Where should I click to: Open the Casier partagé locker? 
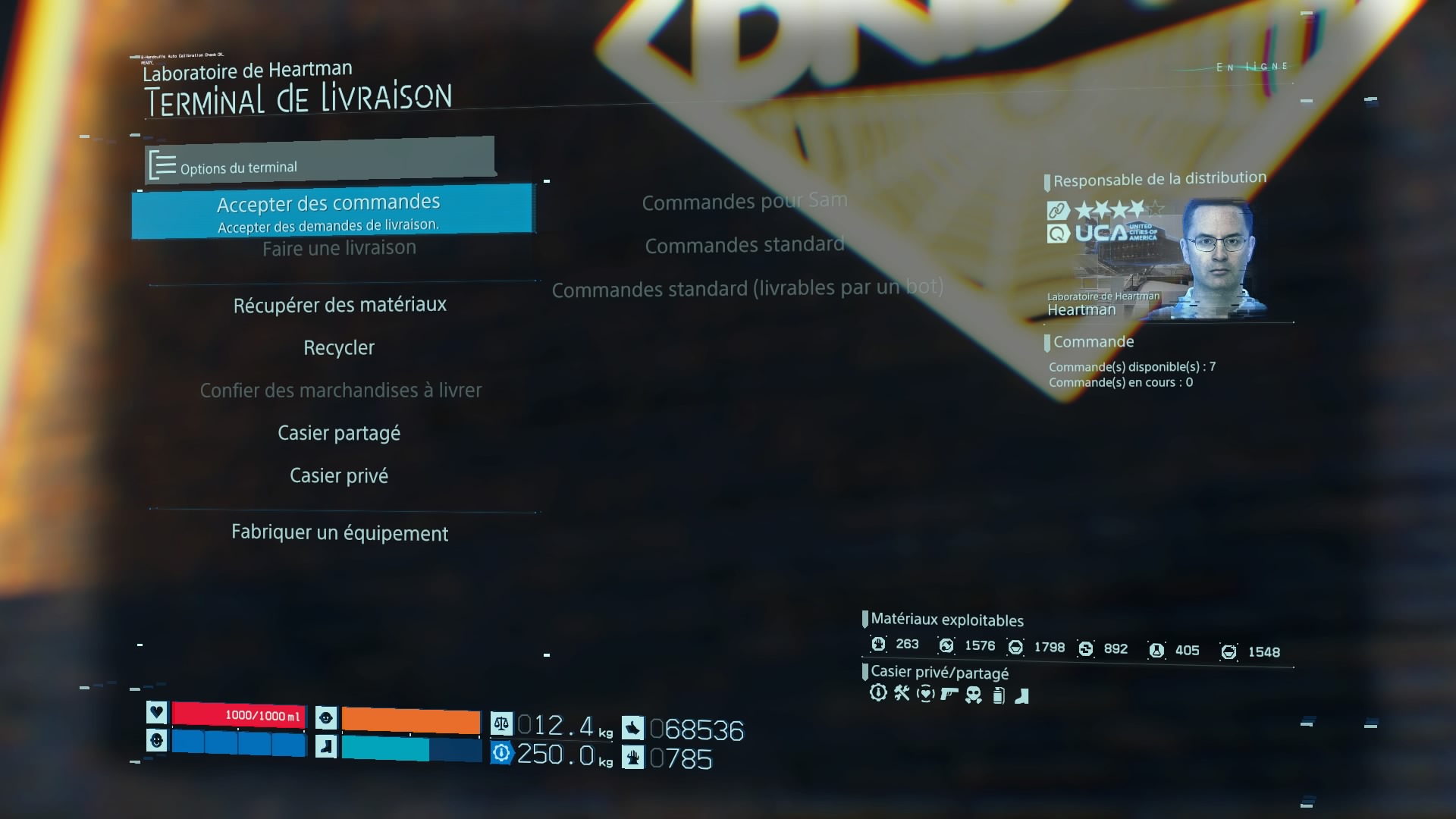pyautogui.click(x=339, y=433)
